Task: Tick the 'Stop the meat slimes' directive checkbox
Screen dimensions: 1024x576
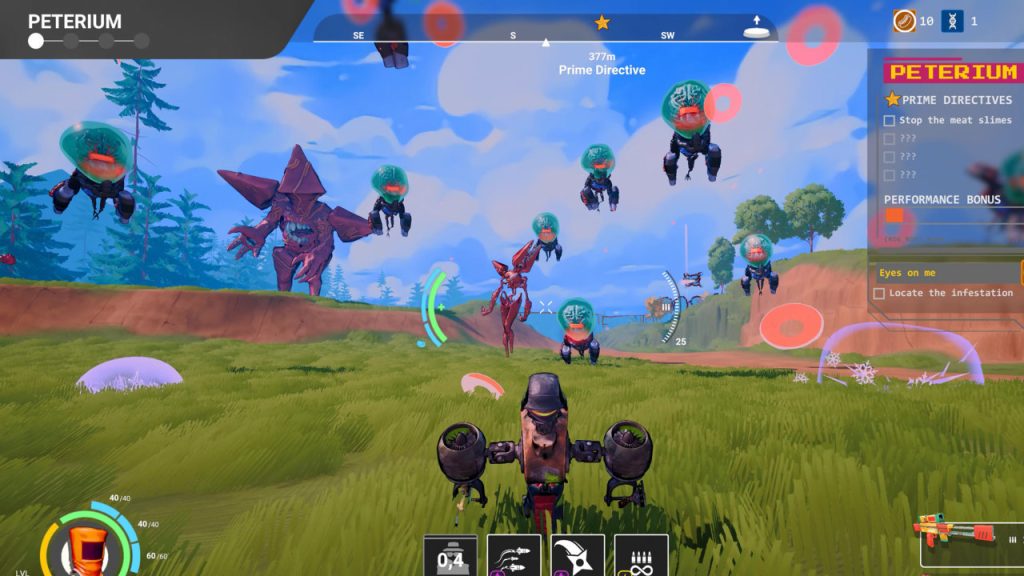Action: 889,120
